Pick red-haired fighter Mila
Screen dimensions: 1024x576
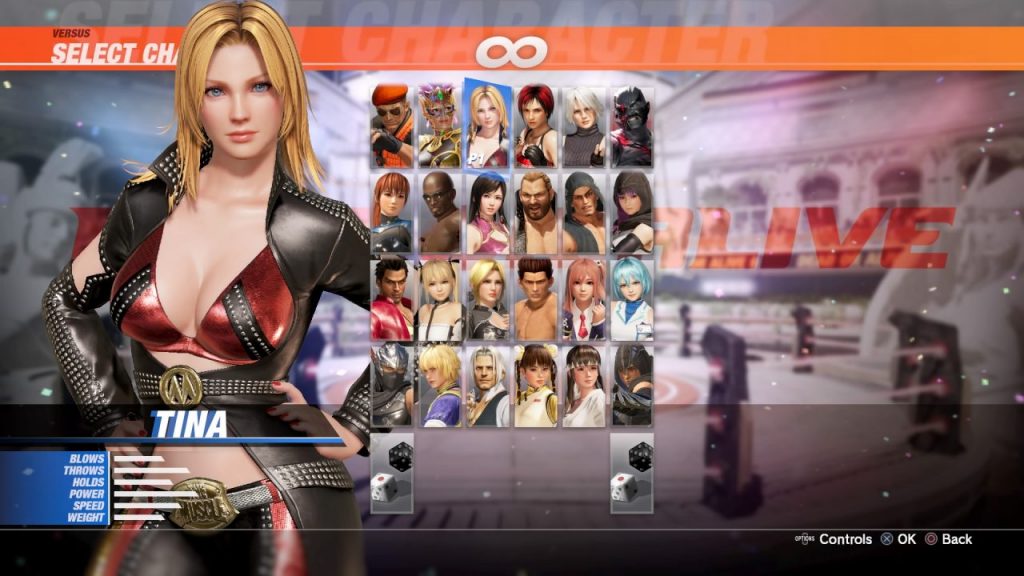(536, 126)
